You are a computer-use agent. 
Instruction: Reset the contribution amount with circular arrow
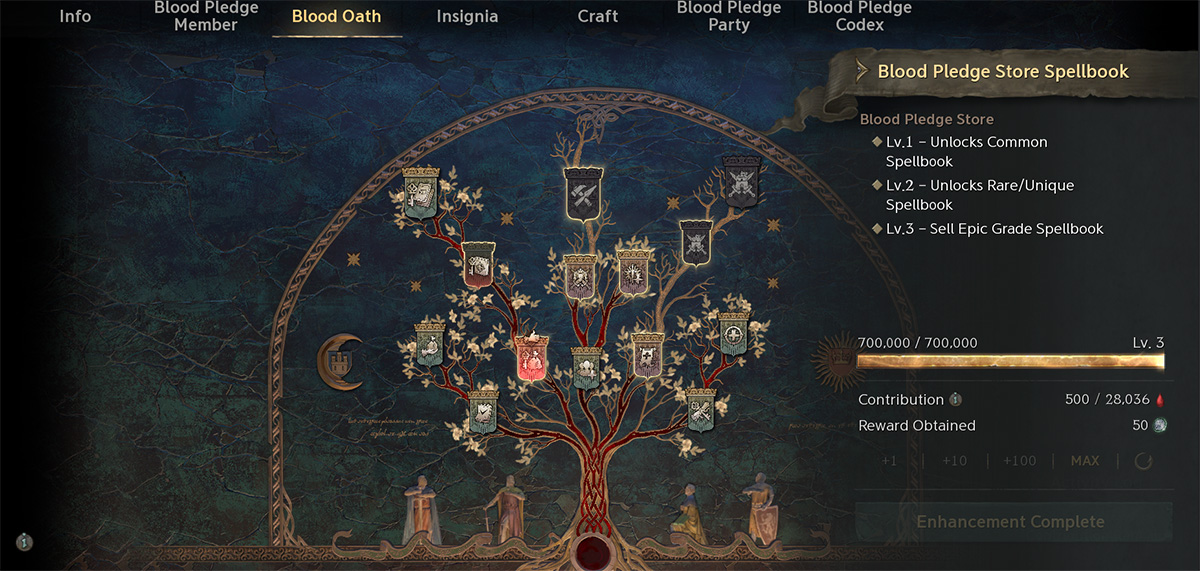[1144, 461]
